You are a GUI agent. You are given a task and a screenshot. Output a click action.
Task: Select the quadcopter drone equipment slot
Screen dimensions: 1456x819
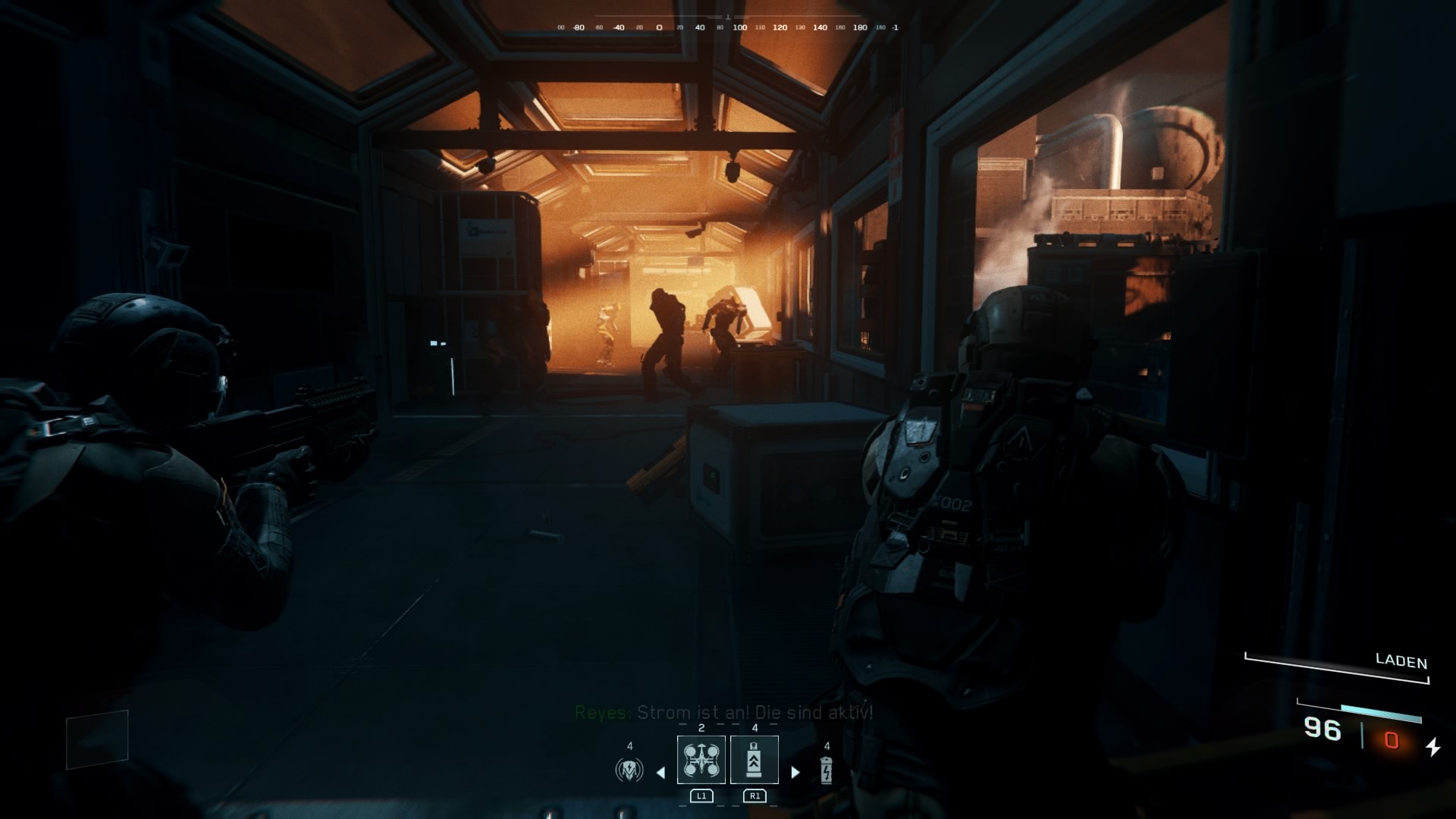coord(701,760)
